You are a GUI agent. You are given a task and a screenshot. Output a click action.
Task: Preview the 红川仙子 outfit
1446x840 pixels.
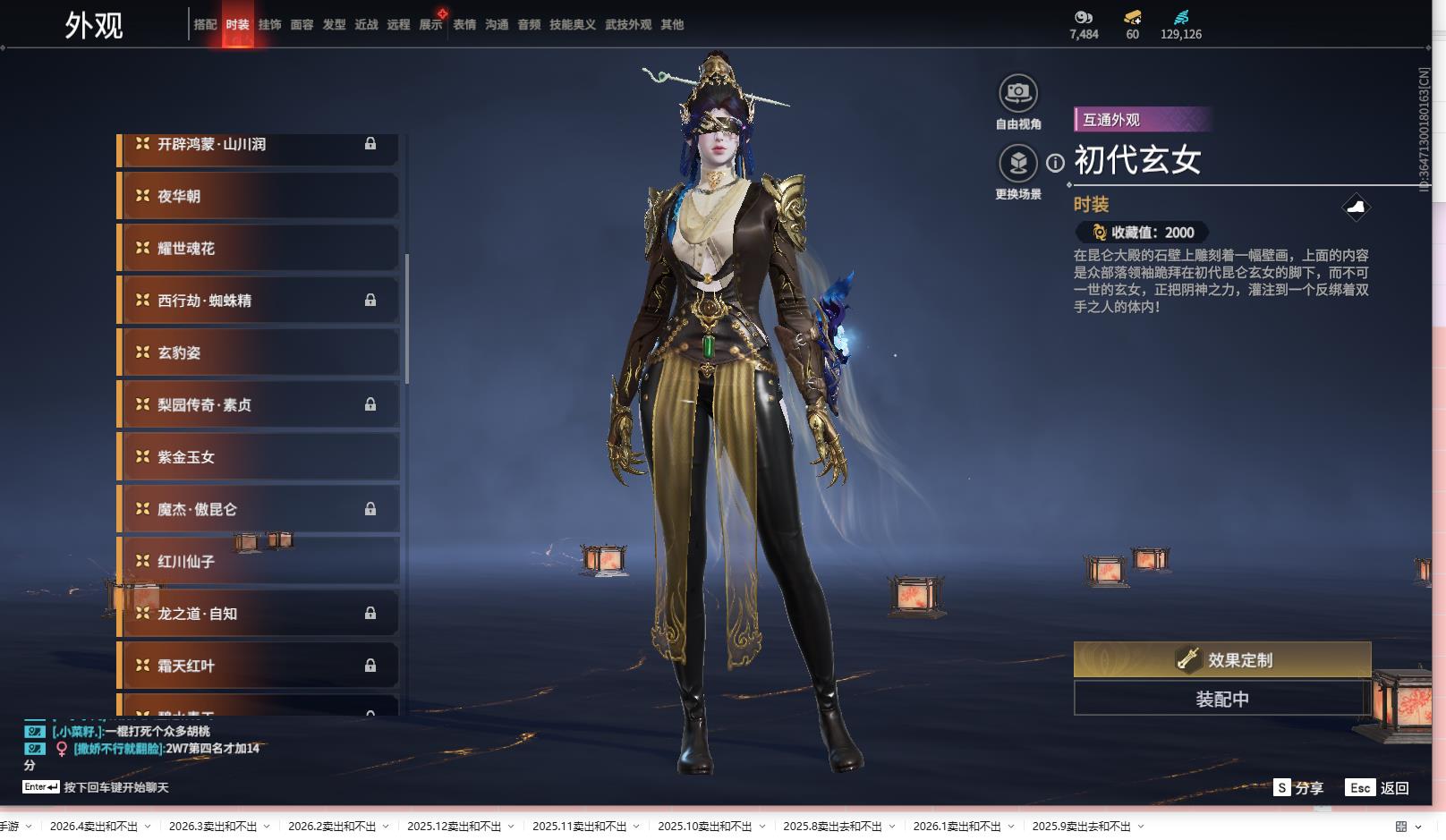(x=259, y=561)
